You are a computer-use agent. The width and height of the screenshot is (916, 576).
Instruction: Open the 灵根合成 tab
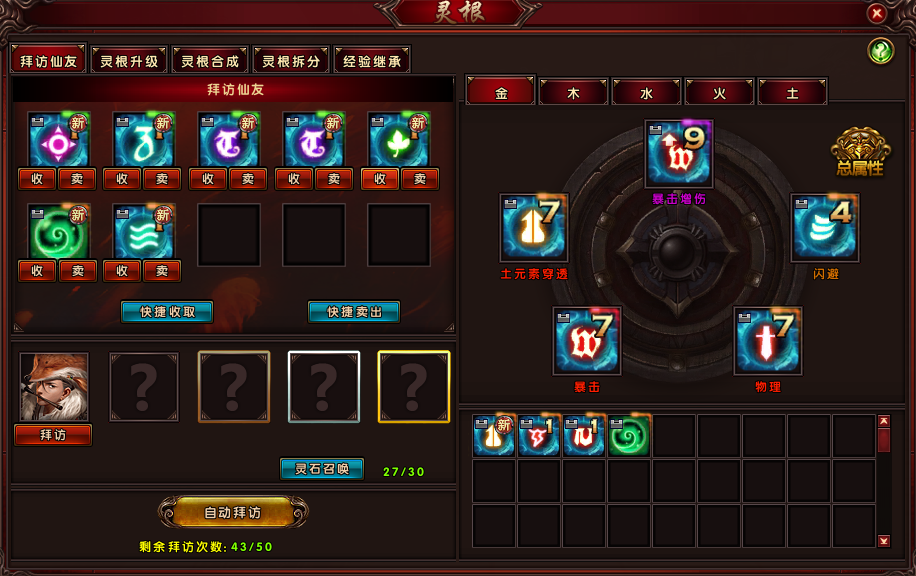tap(210, 61)
